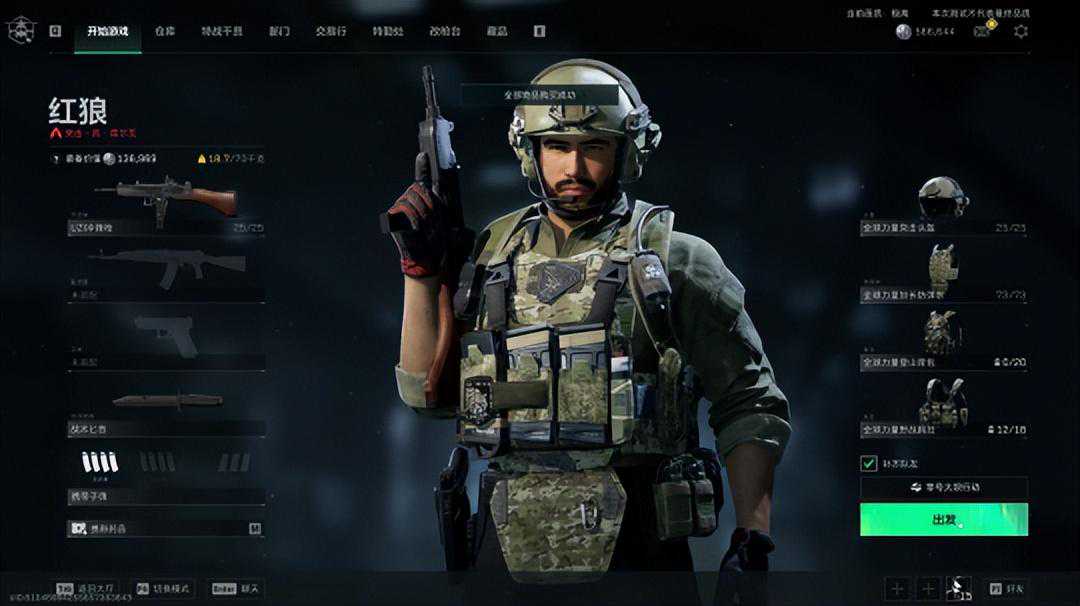Image resolution: width=1080 pixels, height=606 pixels.
Task: Open the 好友 friends button
Action: coord(1006,589)
